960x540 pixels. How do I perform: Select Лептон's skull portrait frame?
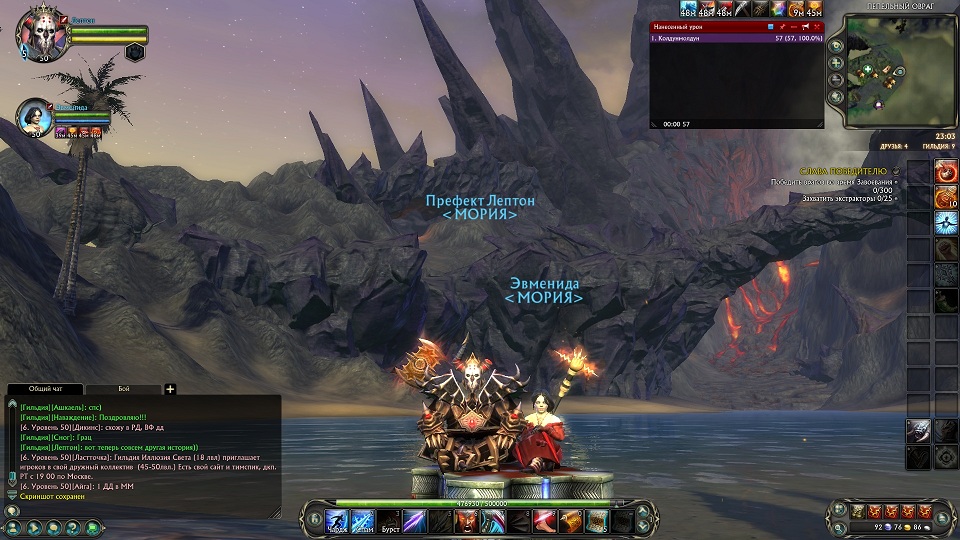[x=38, y=33]
